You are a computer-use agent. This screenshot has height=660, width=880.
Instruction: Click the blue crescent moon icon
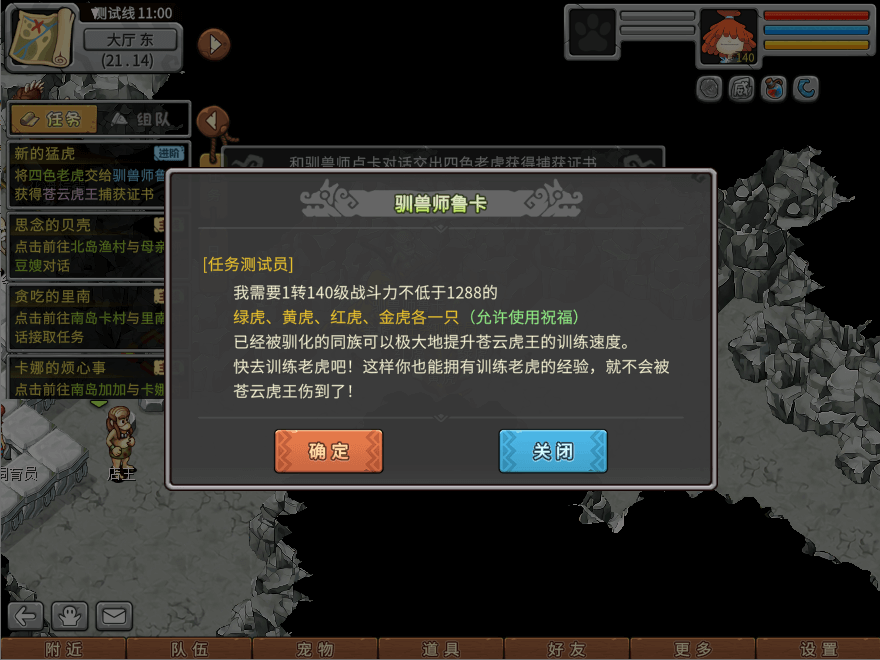[806, 89]
